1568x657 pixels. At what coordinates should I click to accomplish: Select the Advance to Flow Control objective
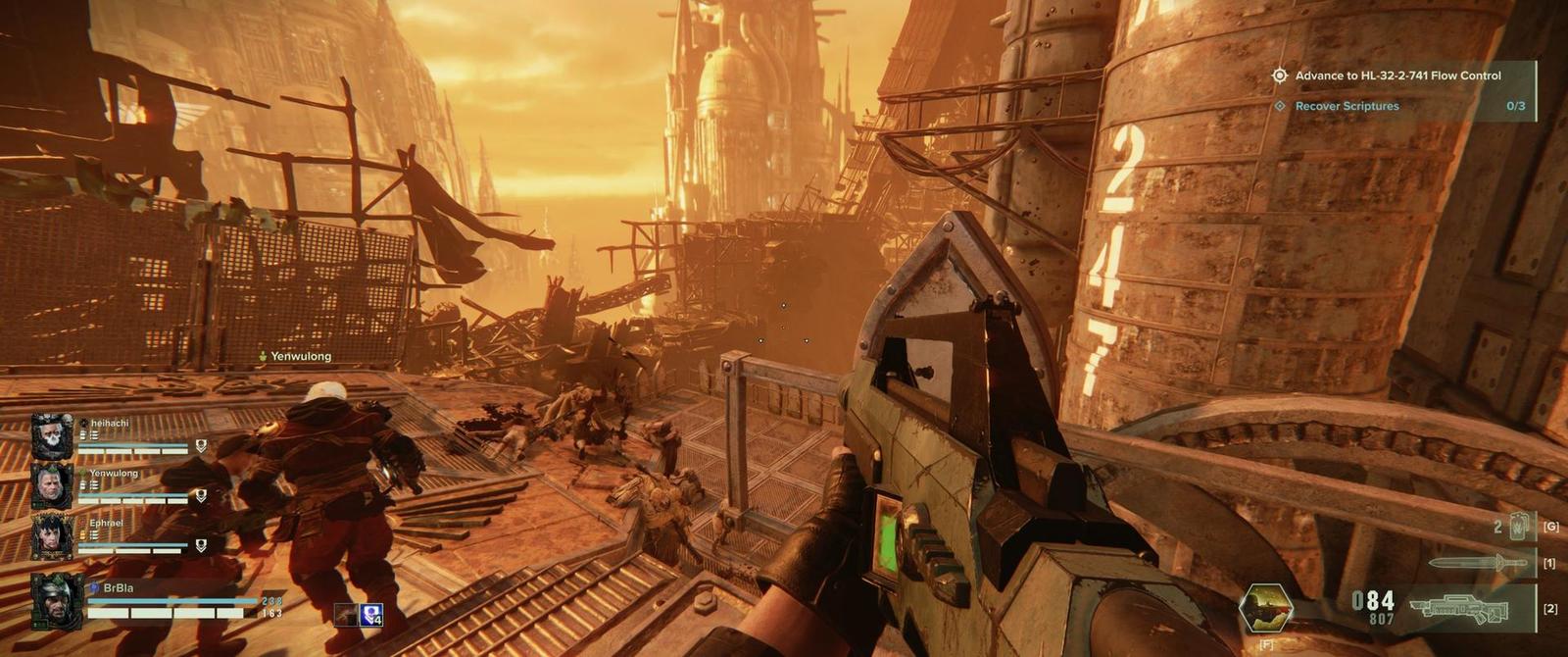(1396, 76)
